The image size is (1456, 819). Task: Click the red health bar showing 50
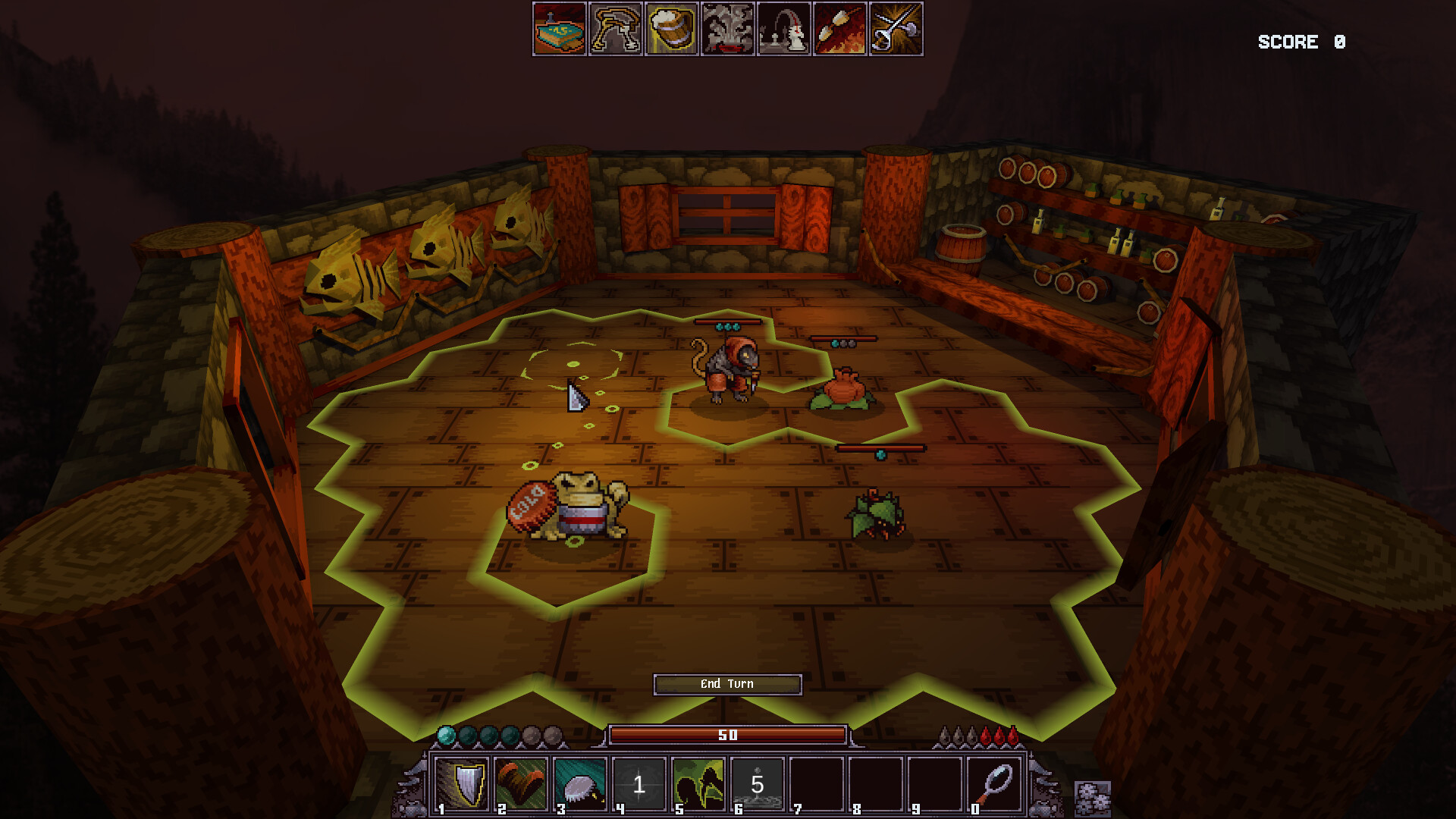click(x=728, y=734)
